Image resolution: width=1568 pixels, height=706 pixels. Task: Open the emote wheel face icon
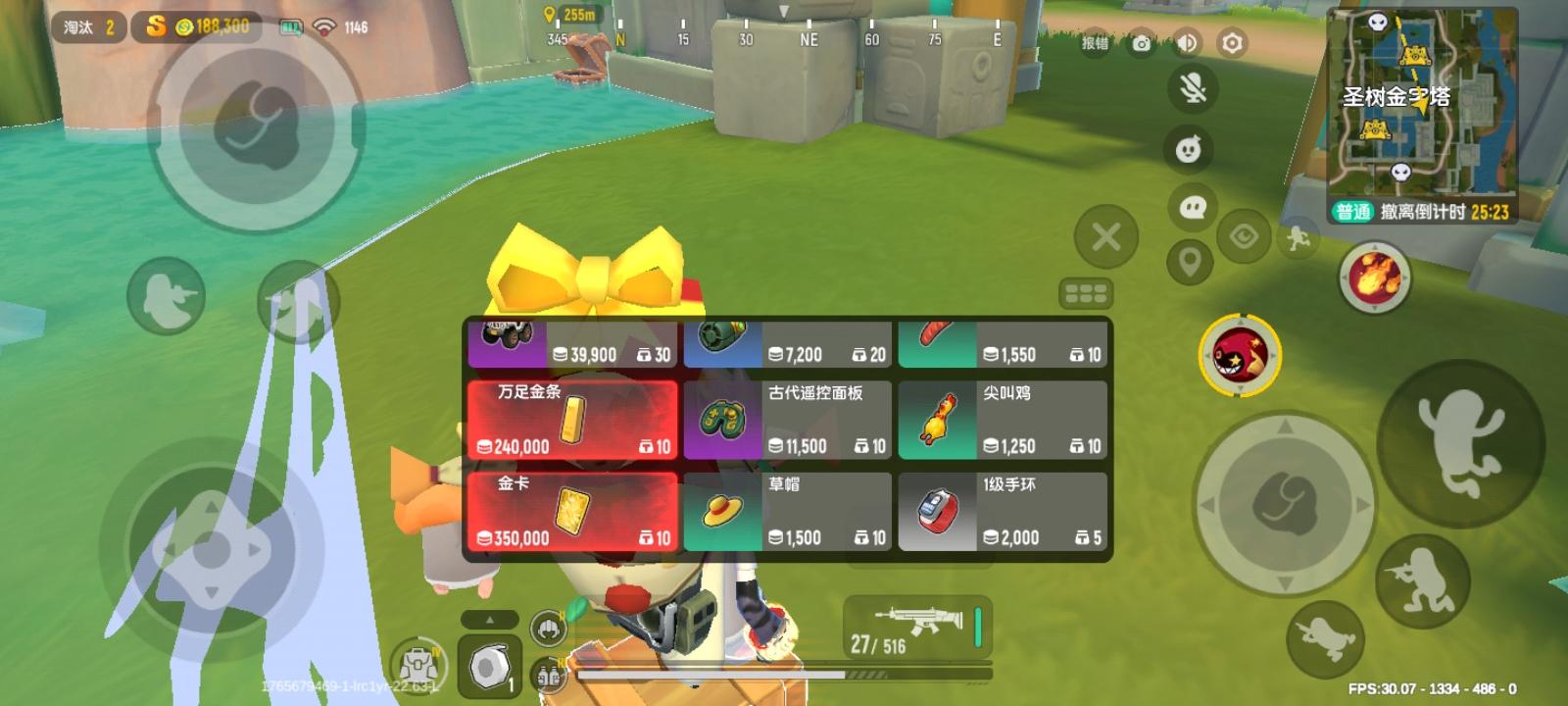tap(1189, 147)
